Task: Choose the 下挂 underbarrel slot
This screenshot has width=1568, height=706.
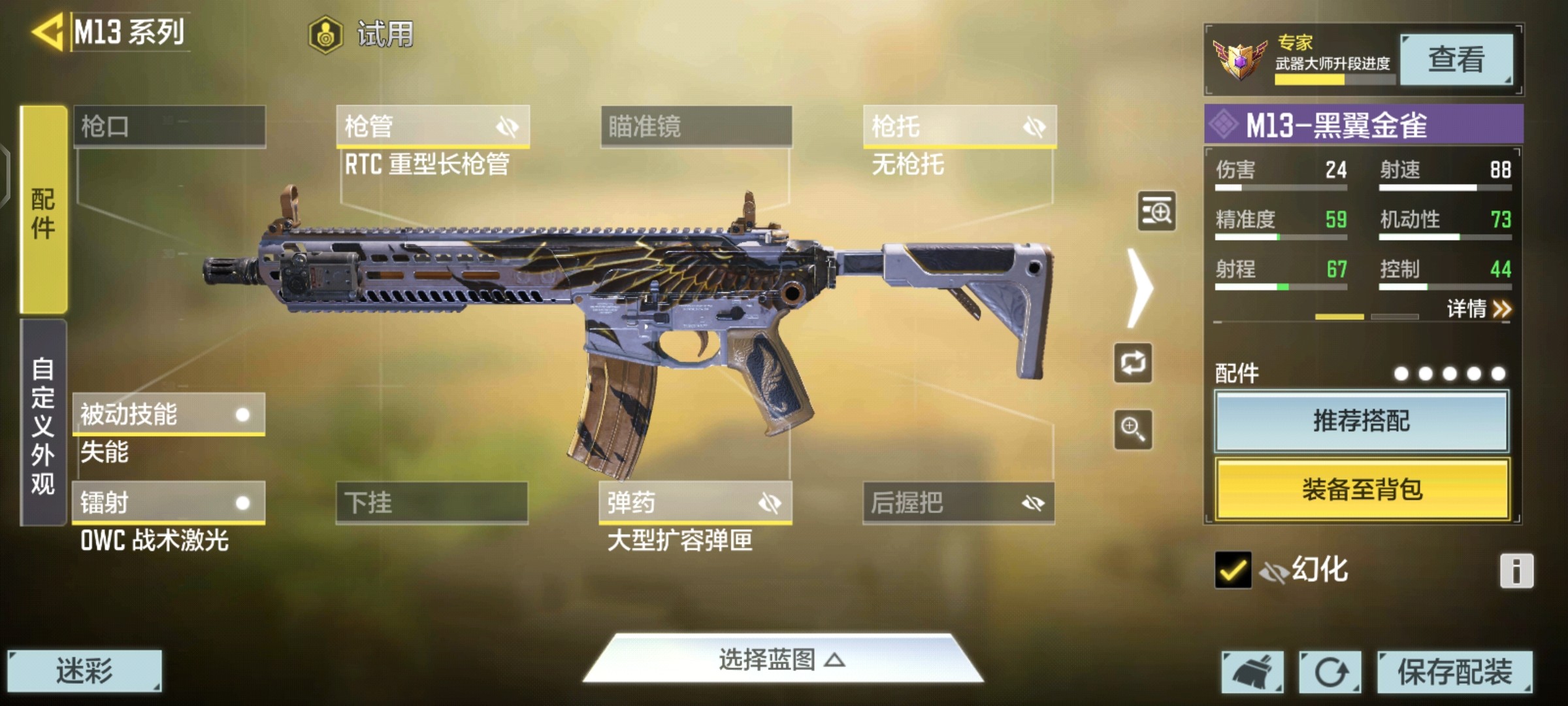Action: click(432, 503)
